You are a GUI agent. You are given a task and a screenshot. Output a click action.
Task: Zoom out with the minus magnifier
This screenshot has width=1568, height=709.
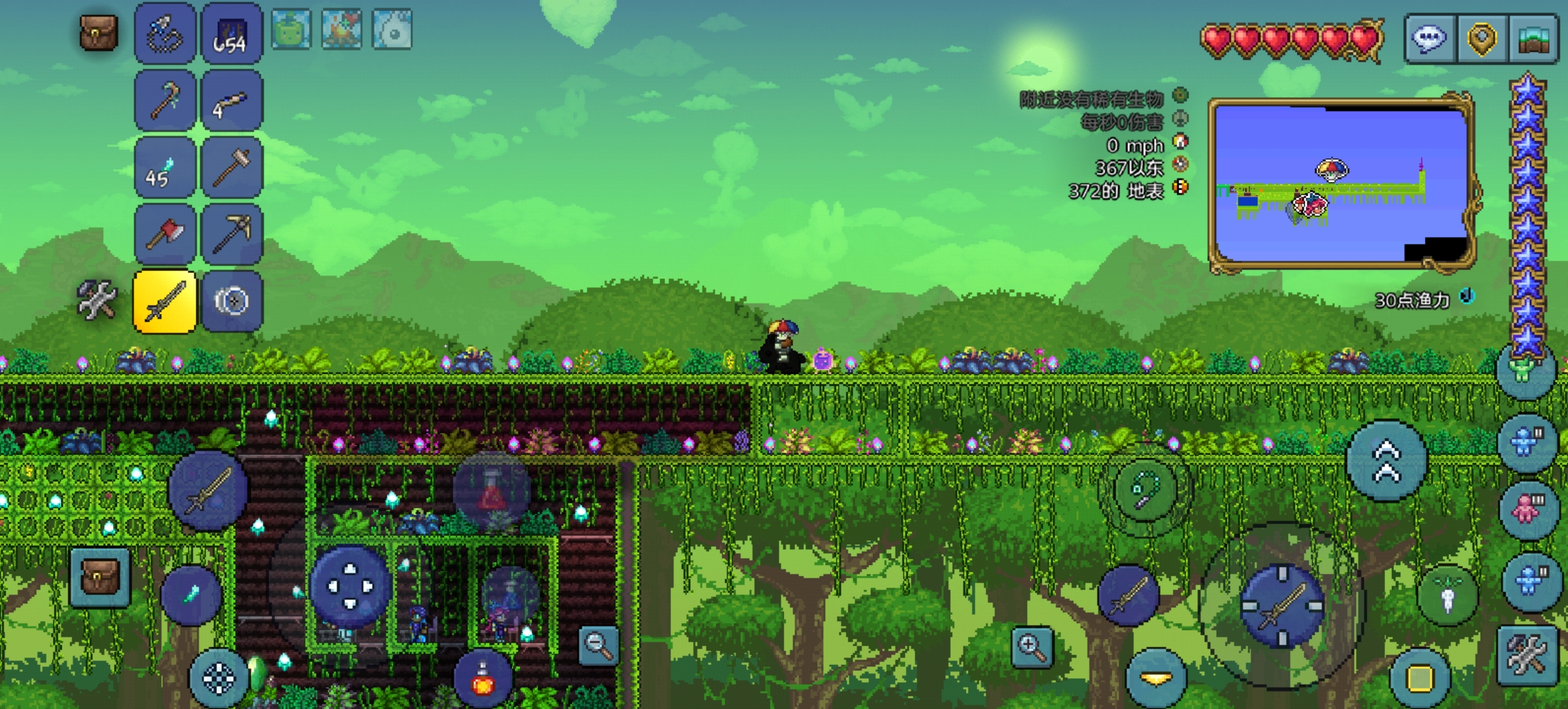point(599,645)
